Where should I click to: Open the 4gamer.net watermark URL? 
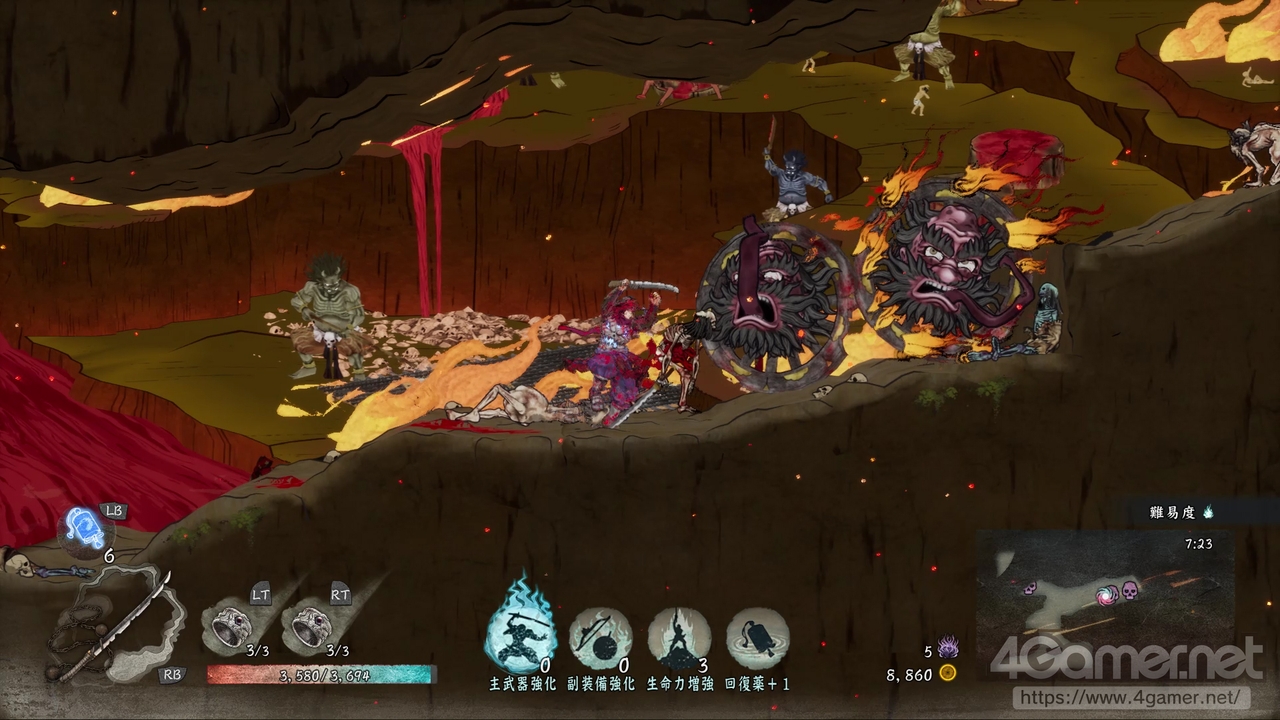point(1131,697)
